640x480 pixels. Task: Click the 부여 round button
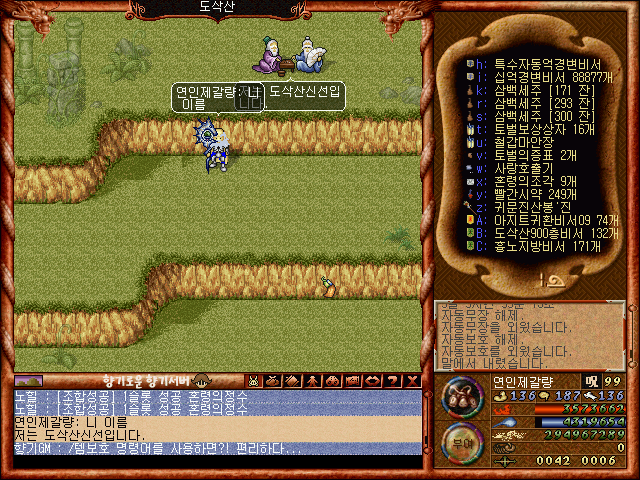[460, 441]
